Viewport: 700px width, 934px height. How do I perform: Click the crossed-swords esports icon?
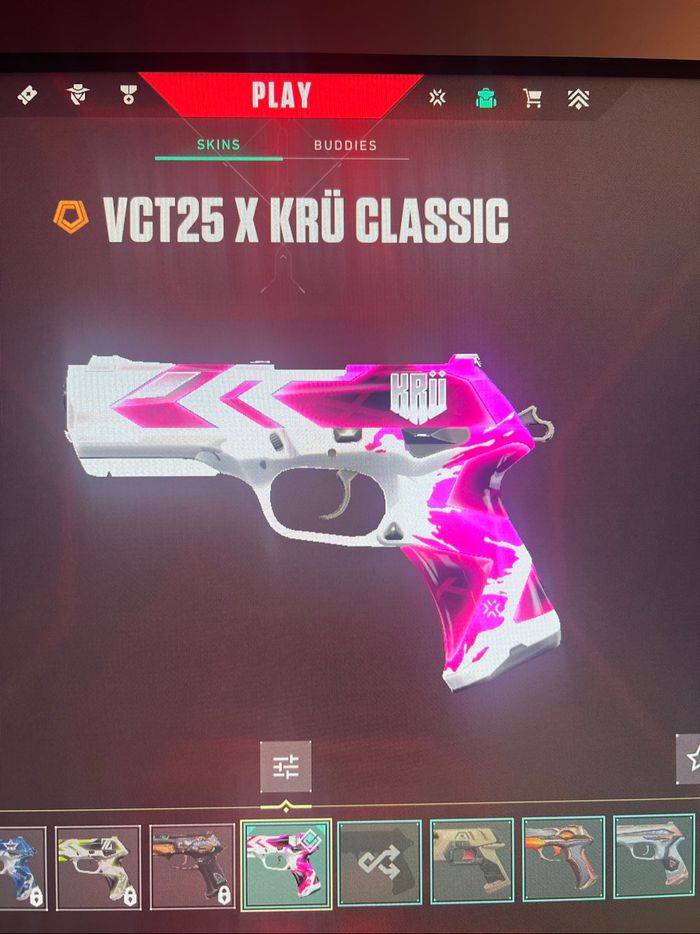pyautogui.click(x=437, y=97)
